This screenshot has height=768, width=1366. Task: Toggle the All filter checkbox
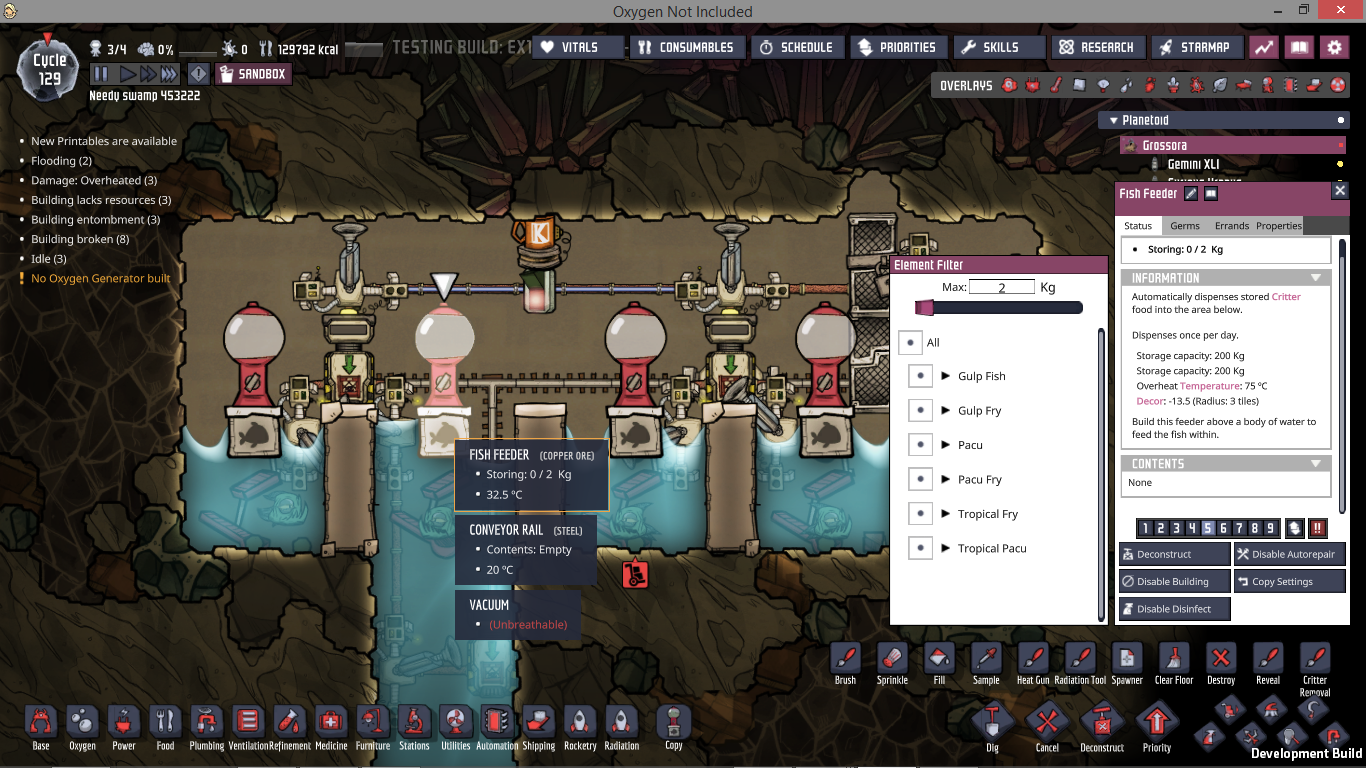tap(909, 342)
